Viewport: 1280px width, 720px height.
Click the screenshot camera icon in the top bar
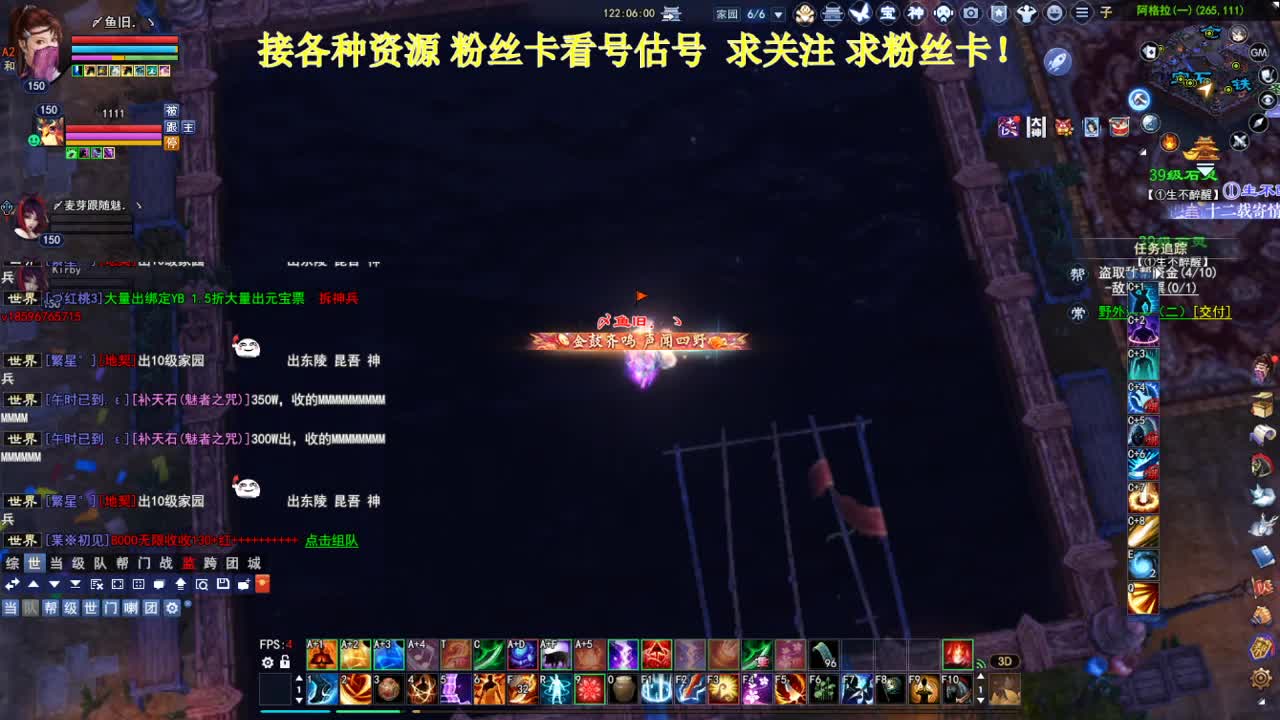point(970,12)
